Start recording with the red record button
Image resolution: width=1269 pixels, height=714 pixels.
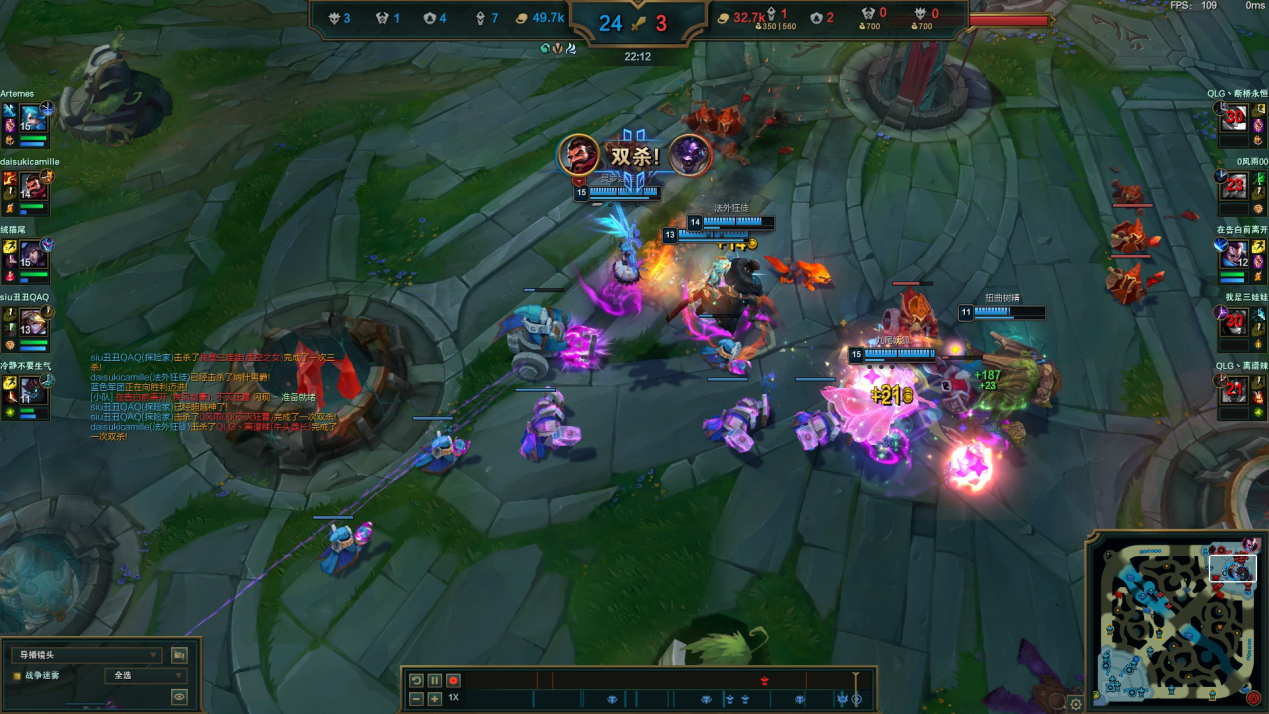453,680
